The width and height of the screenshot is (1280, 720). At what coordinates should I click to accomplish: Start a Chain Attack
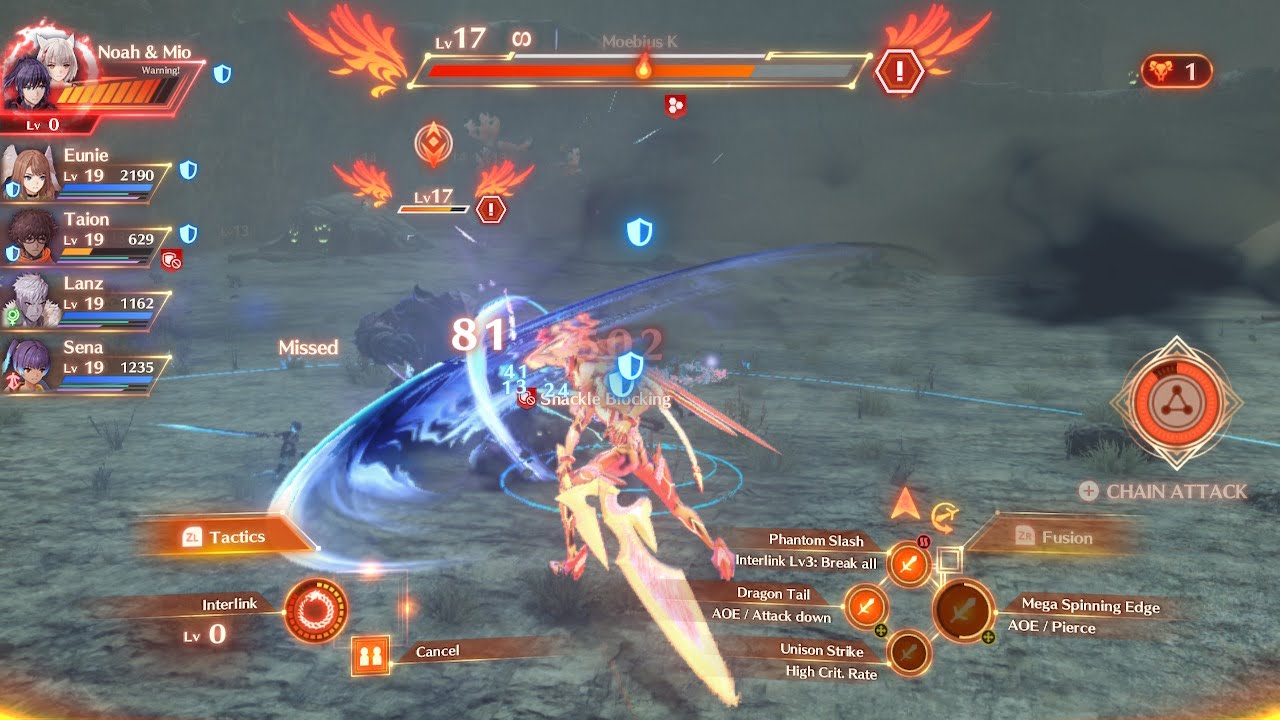1164,491
